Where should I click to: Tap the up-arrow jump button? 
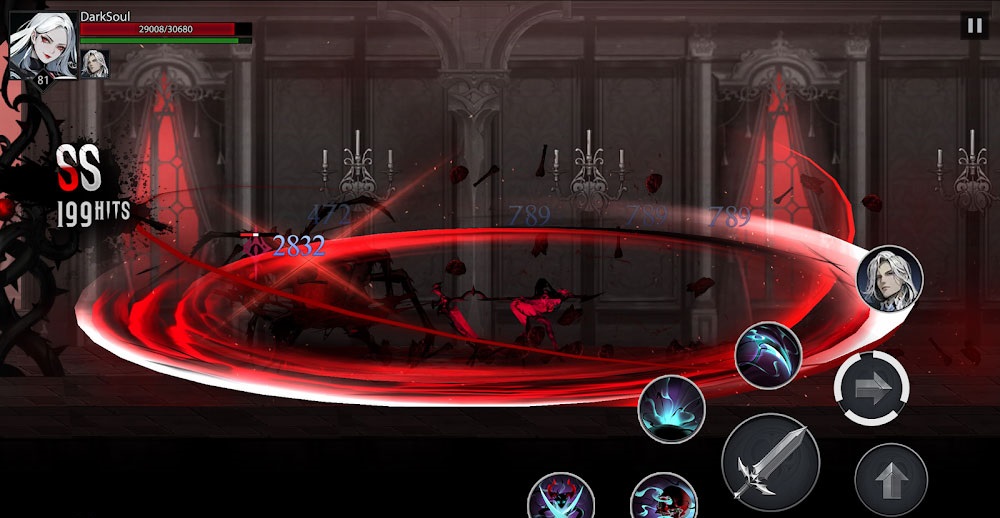[890, 479]
